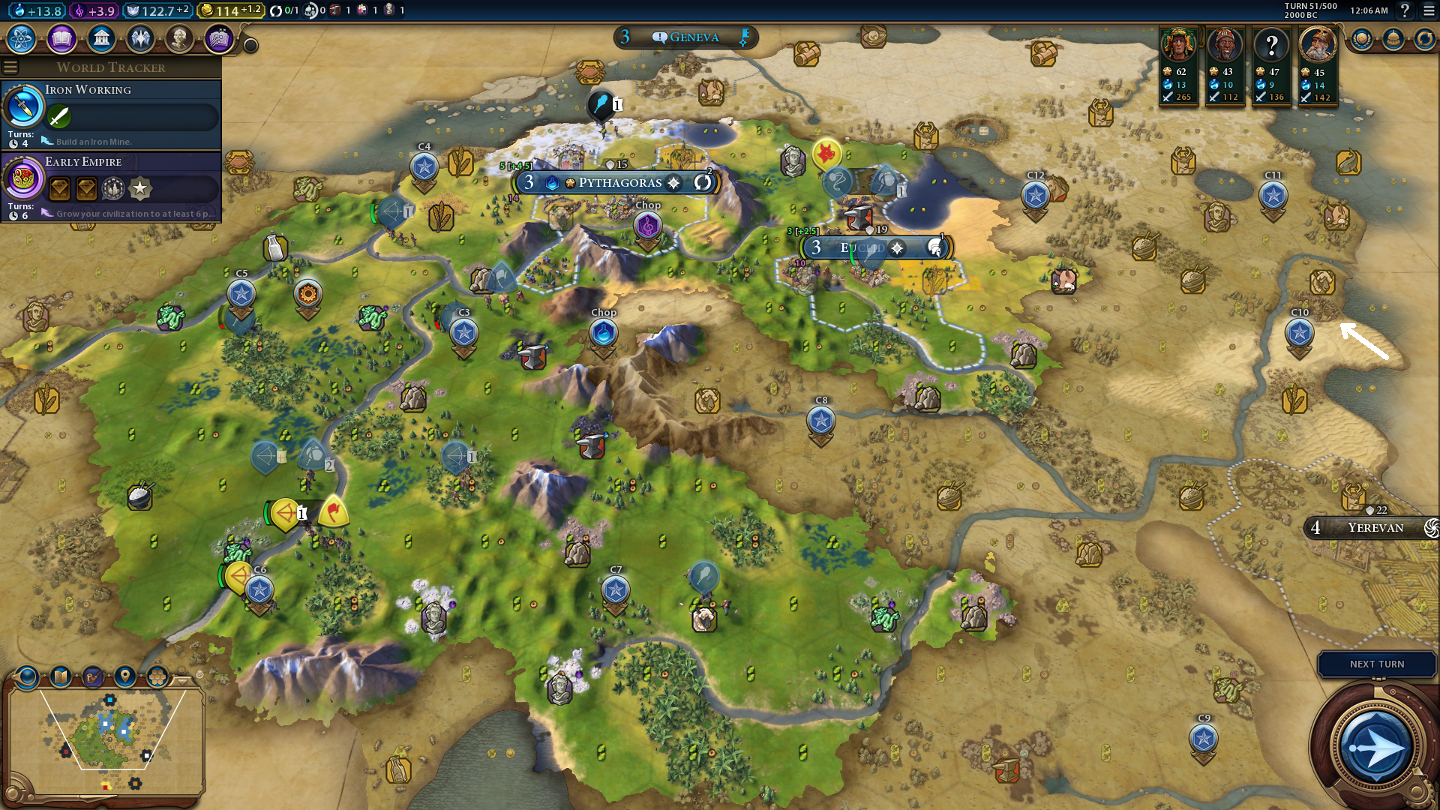
Task: View the Governments screen
Action: click(100, 39)
